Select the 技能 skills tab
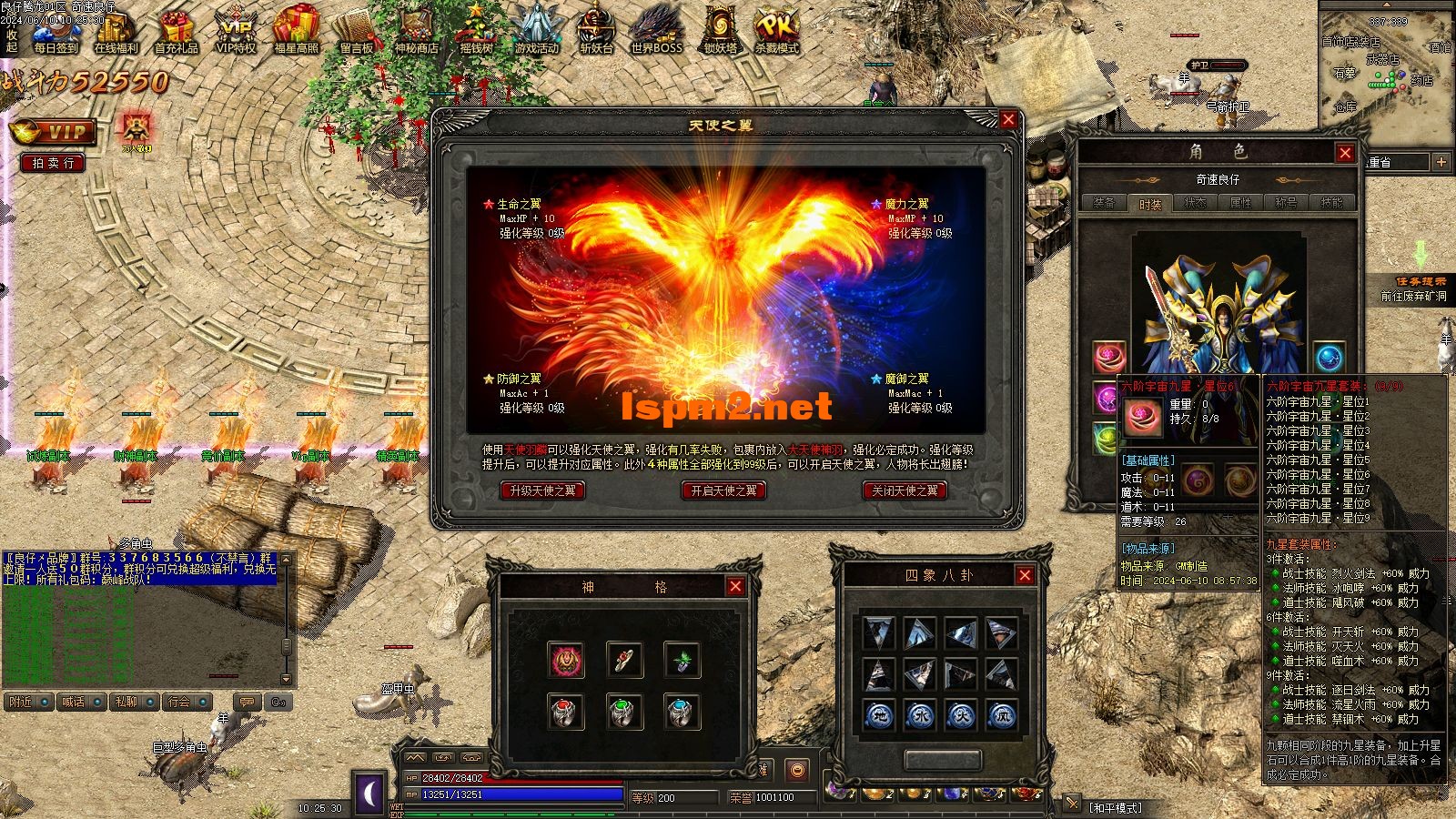This screenshot has width=1456, height=819. 1331,203
